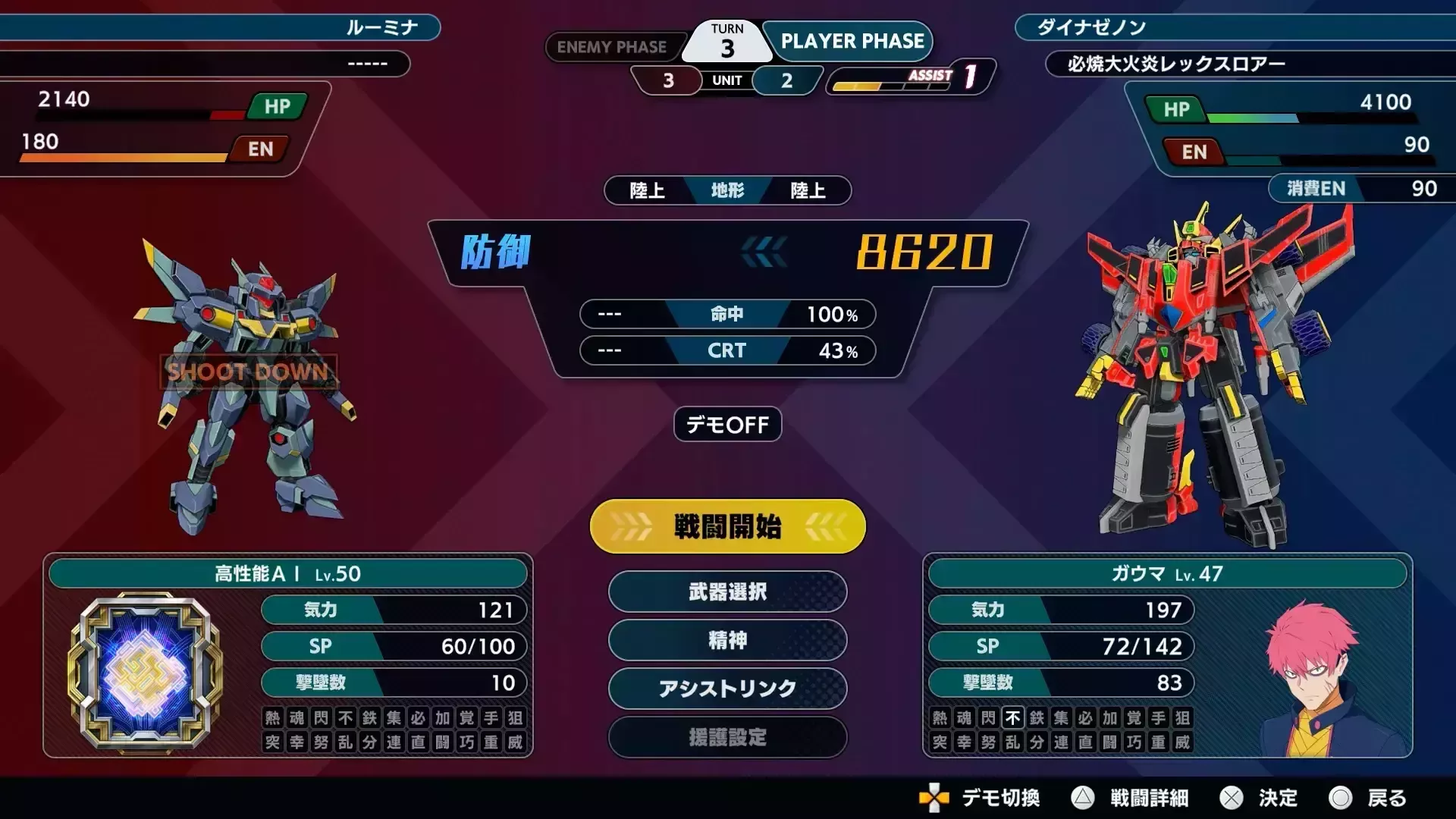The image size is (1456, 819).
Task: Click the デモ切換 directional pad icon
Action: pos(933,799)
